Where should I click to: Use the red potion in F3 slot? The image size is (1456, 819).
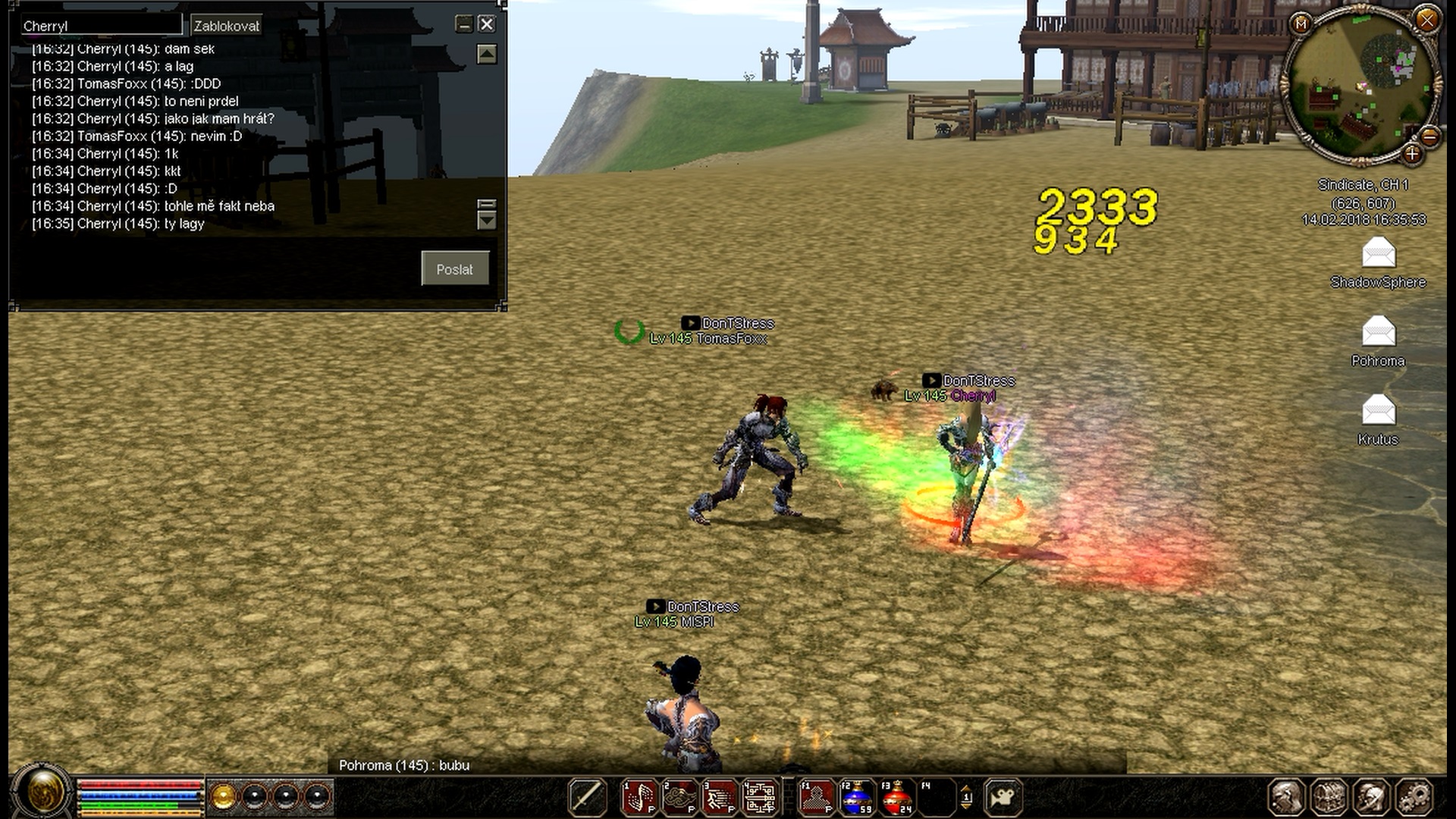point(896,798)
